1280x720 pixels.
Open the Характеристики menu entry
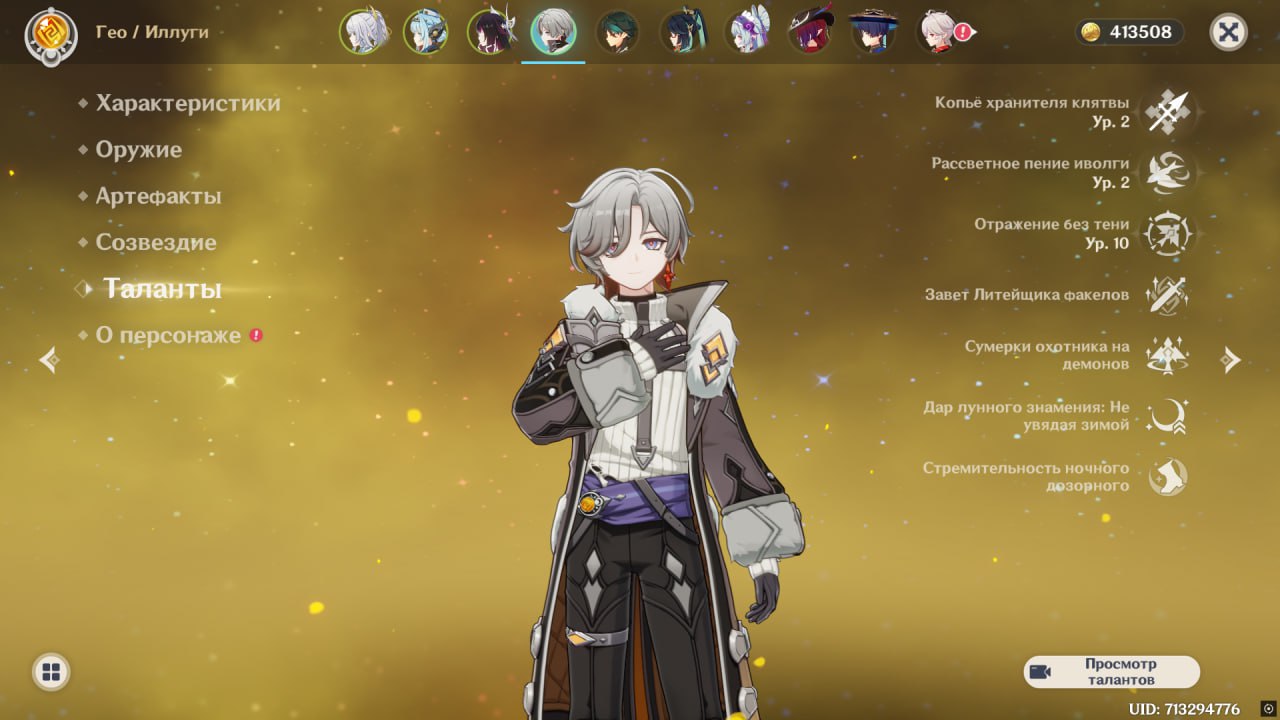[187, 103]
